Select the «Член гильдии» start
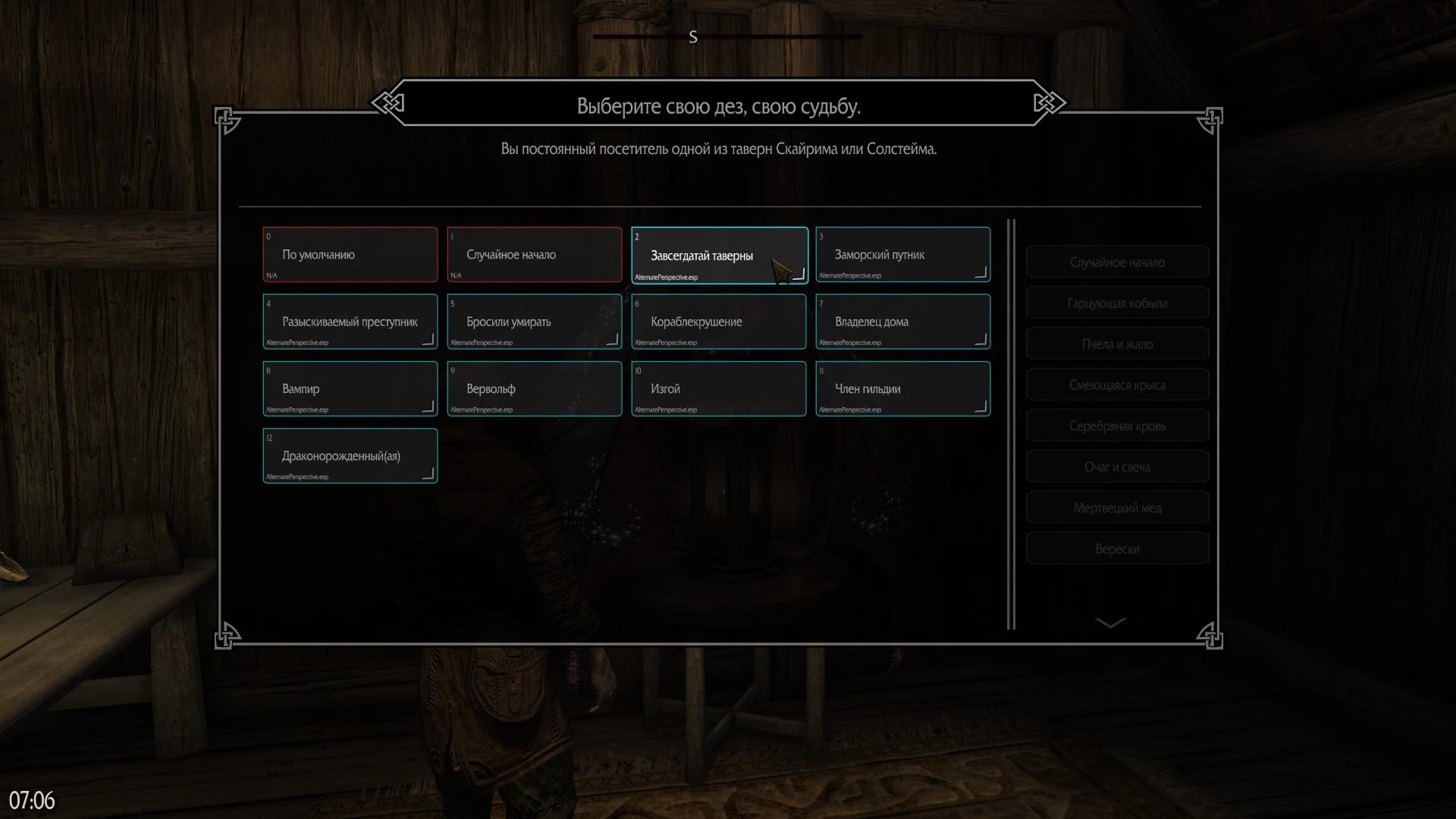The width and height of the screenshot is (1456, 819). pos(902,389)
